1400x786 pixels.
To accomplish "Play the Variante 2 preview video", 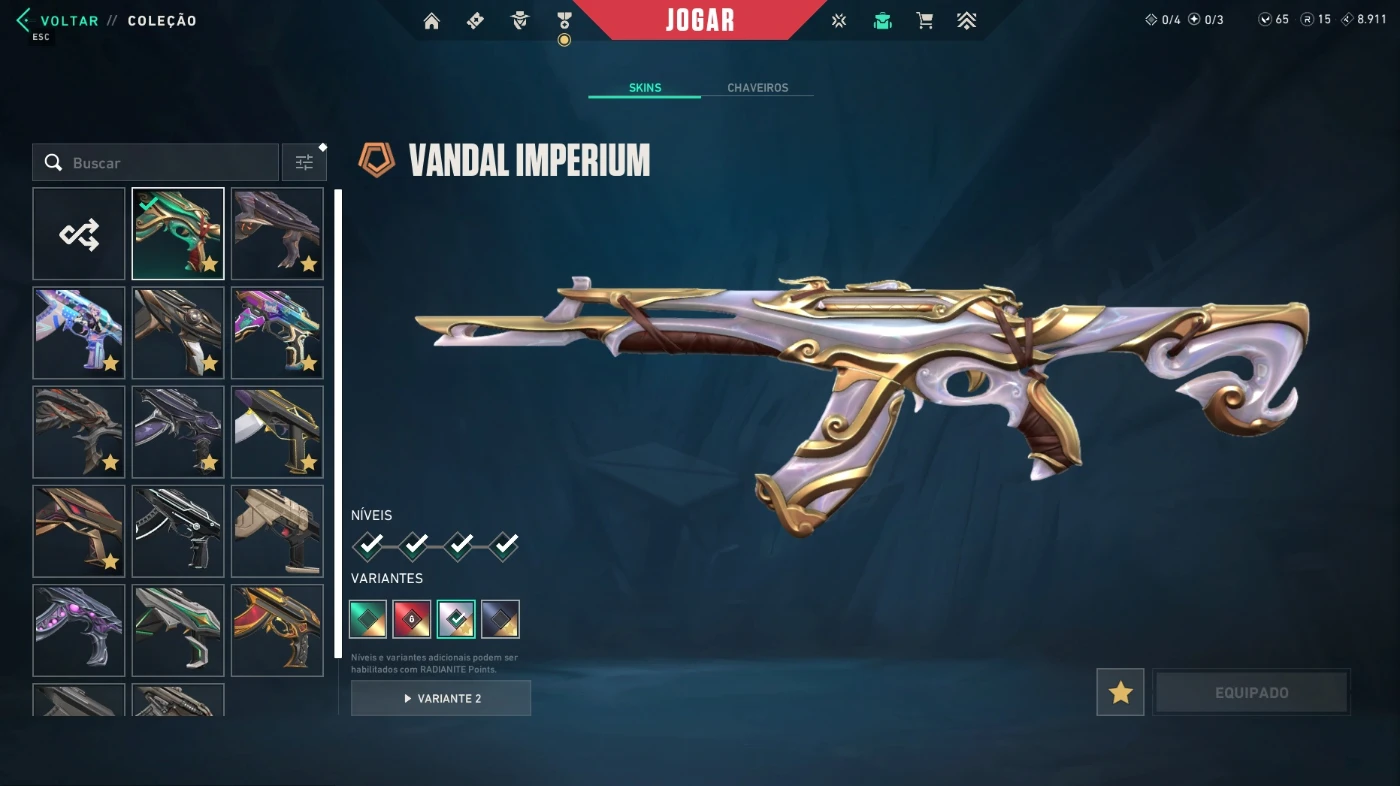I will tap(441, 698).
